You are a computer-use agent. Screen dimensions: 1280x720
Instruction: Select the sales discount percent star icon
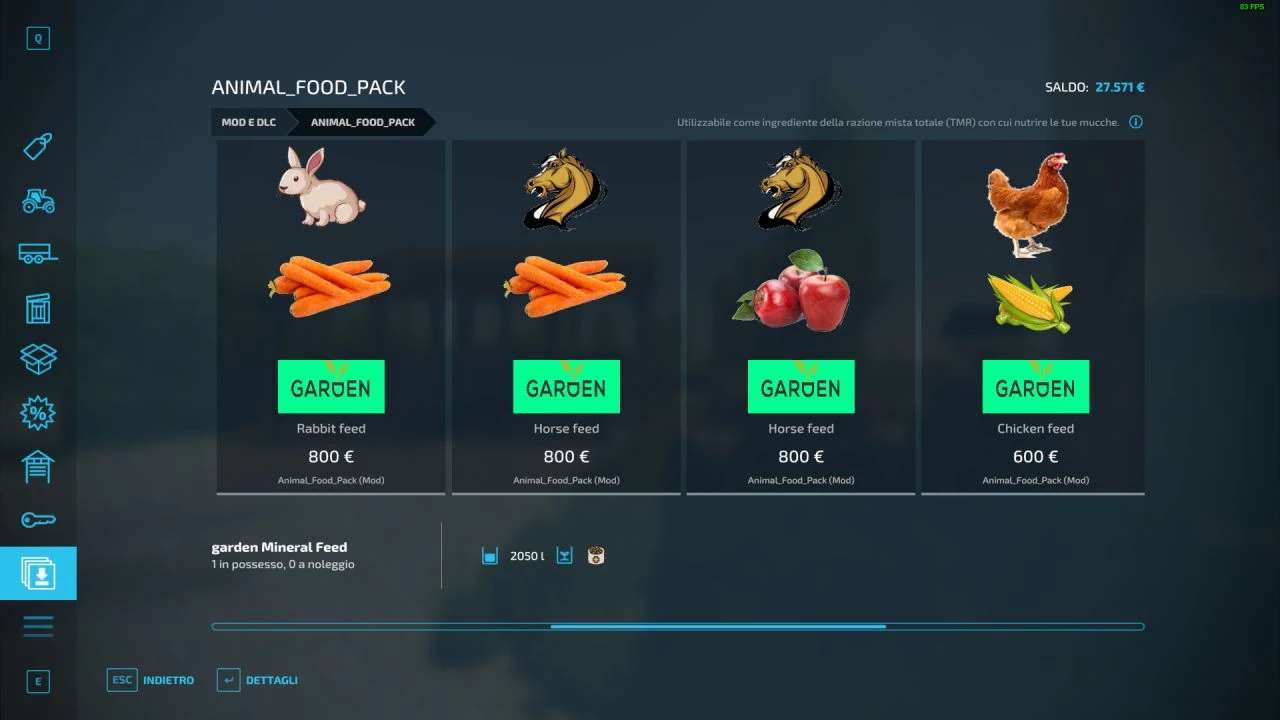38,413
